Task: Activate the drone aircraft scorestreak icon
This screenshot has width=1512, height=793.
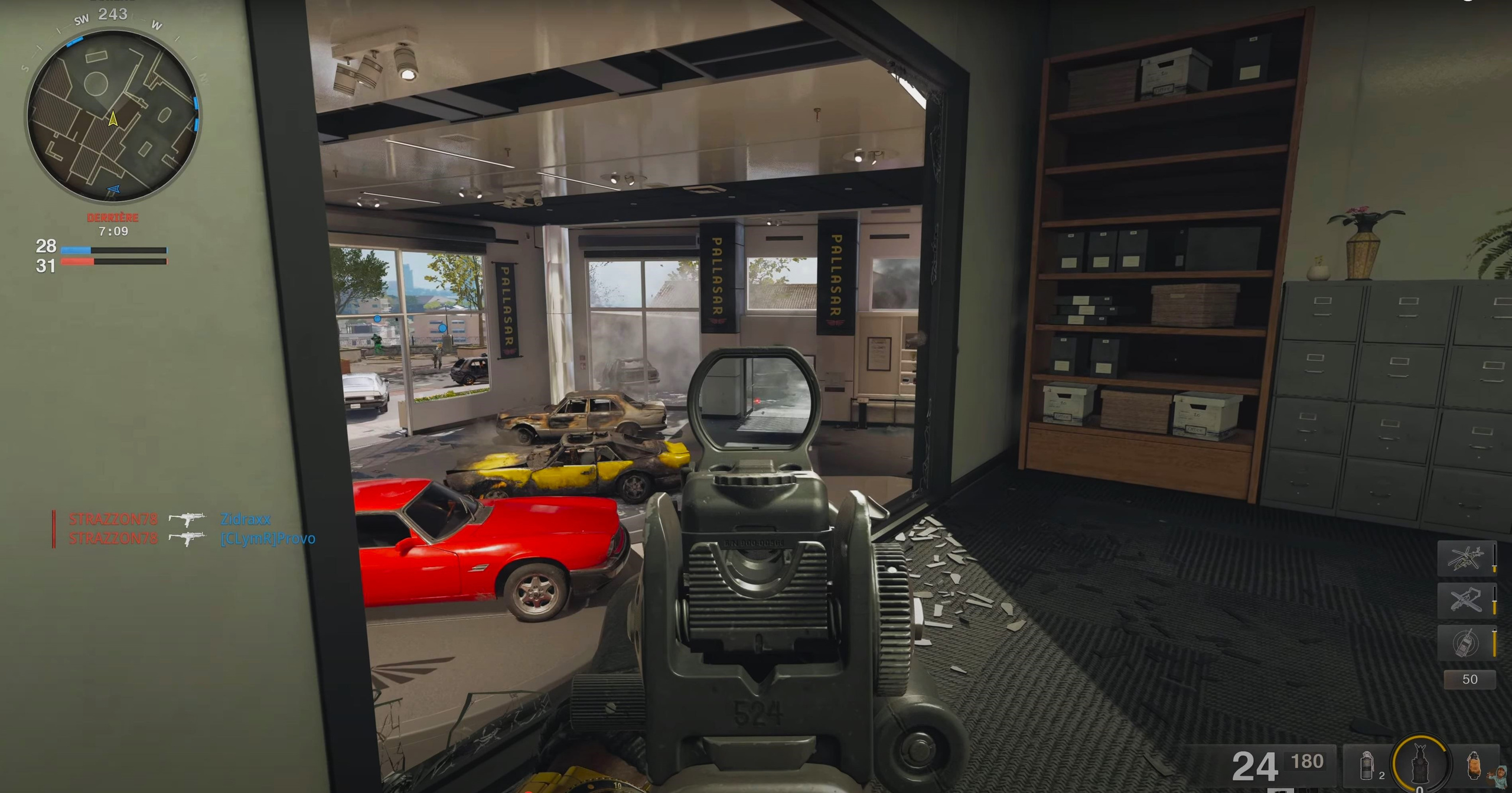Action: pyautogui.click(x=1466, y=600)
